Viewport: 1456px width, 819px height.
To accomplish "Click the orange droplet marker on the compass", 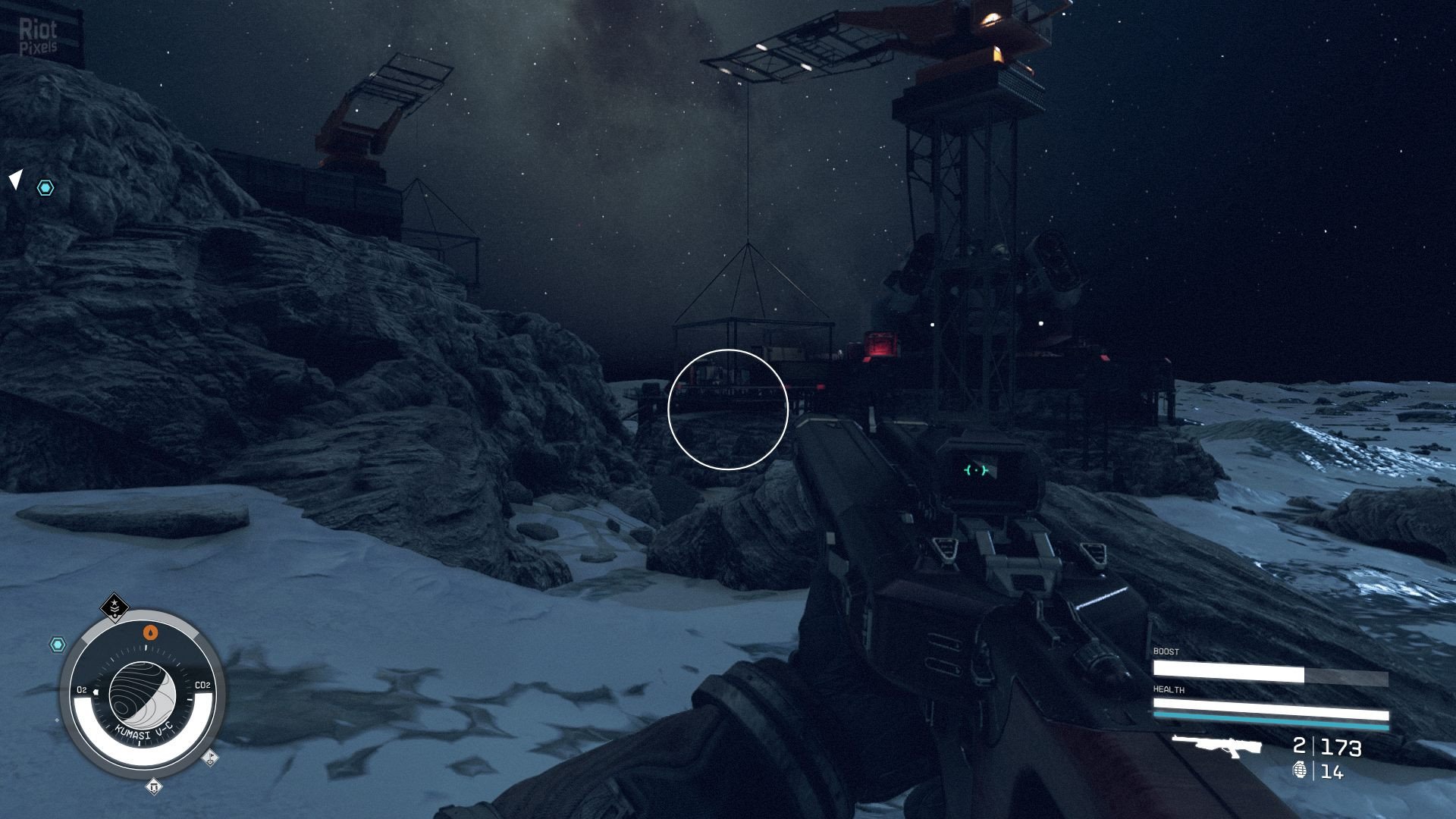I will [151, 632].
